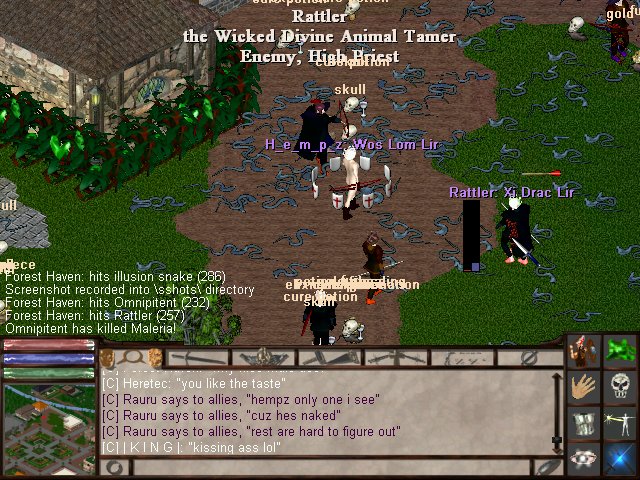Viewport: 640px width, 480px height.
Task: Activate the warrior figure icon
Action: point(585,351)
